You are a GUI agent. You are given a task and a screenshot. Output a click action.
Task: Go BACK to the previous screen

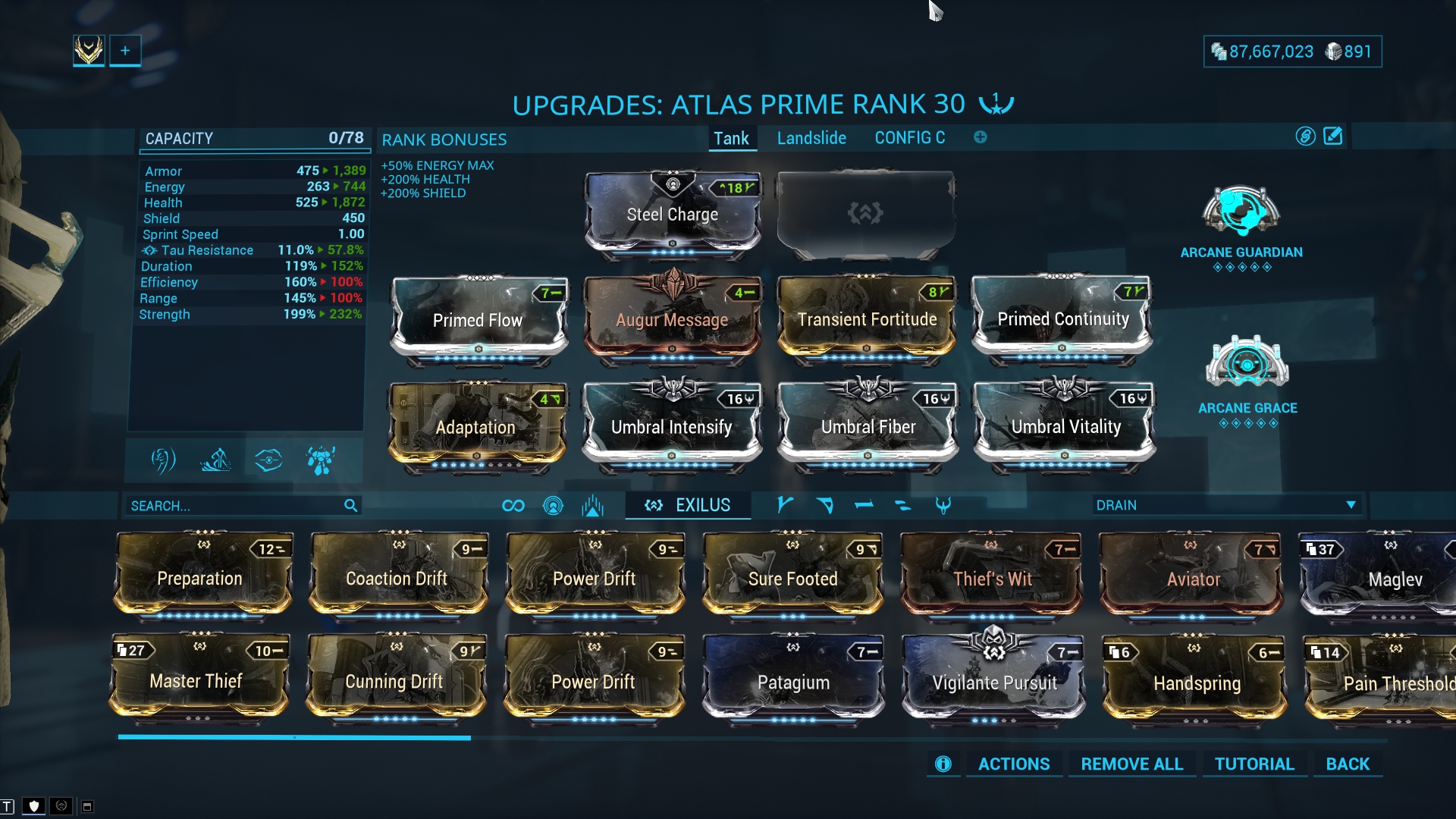(x=1348, y=764)
